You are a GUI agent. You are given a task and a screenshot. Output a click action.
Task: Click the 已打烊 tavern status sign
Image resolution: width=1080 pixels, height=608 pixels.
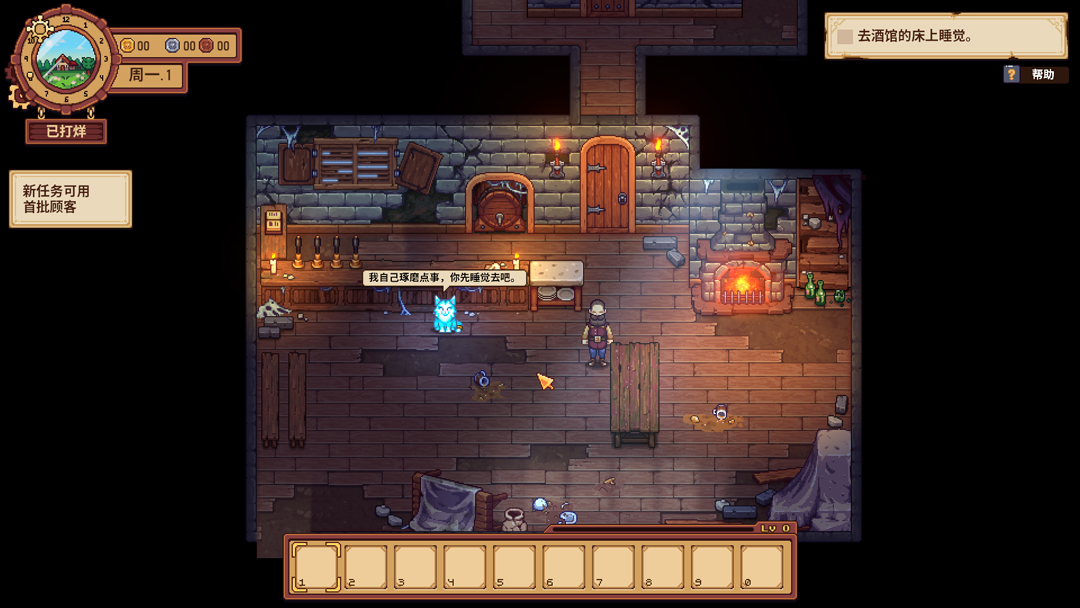66,132
